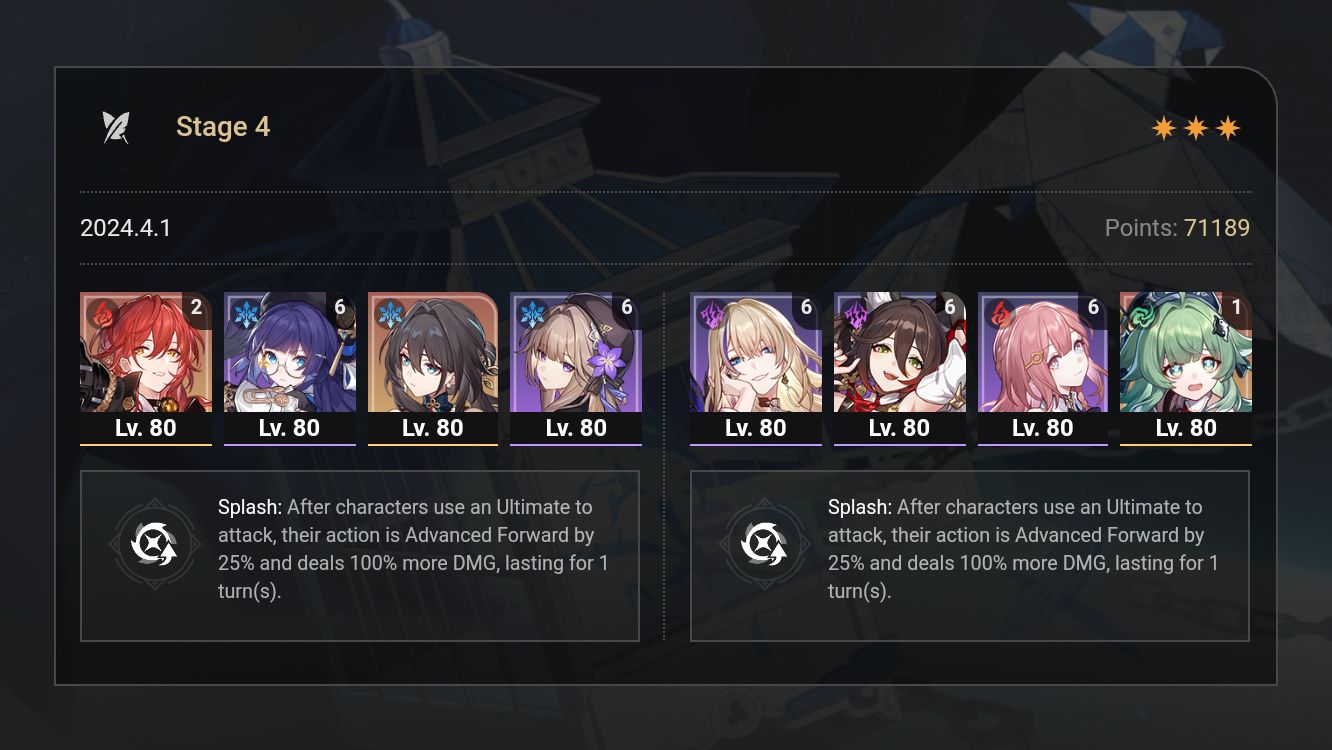
Task: Click the yellow bar under Ruan Mei's level
Action: 433,443
